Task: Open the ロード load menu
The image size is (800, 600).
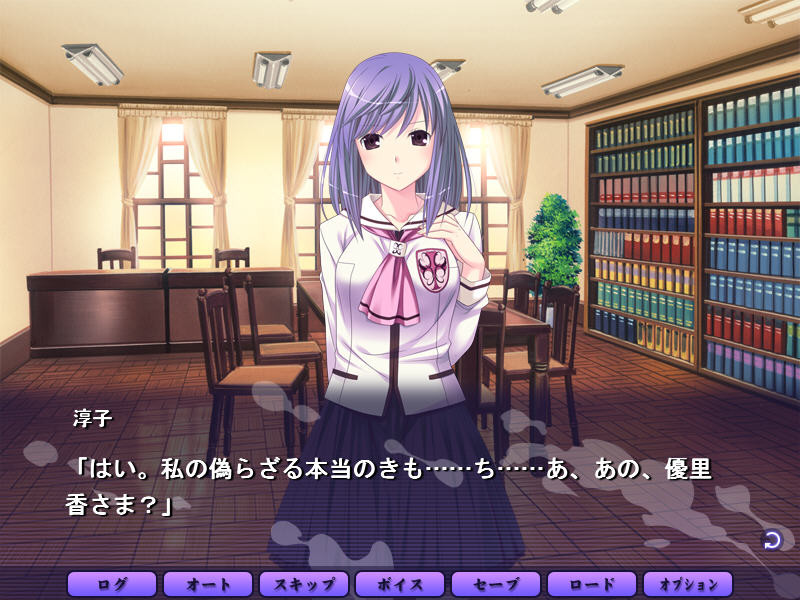Action: tap(592, 584)
